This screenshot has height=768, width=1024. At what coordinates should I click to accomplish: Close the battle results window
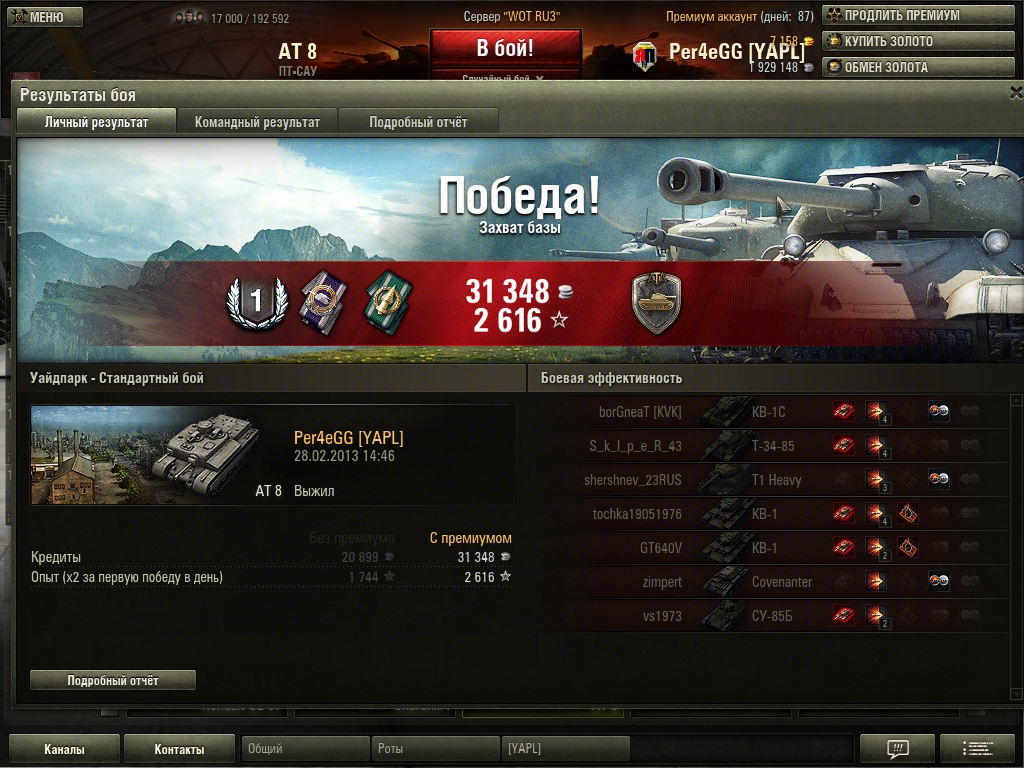pyautogui.click(x=1015, y=93)
